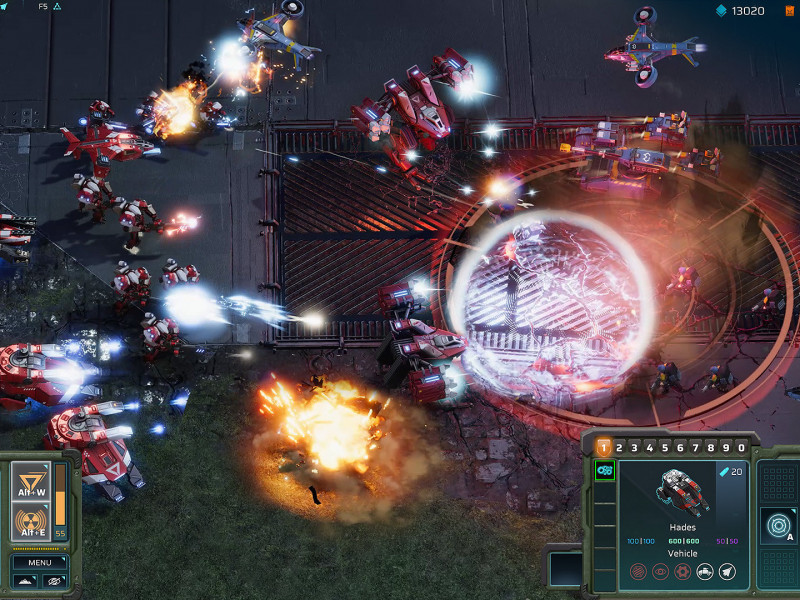800x600 pixels.
Task: Switch to control group tab 0
Action: [x=741, y=447]
